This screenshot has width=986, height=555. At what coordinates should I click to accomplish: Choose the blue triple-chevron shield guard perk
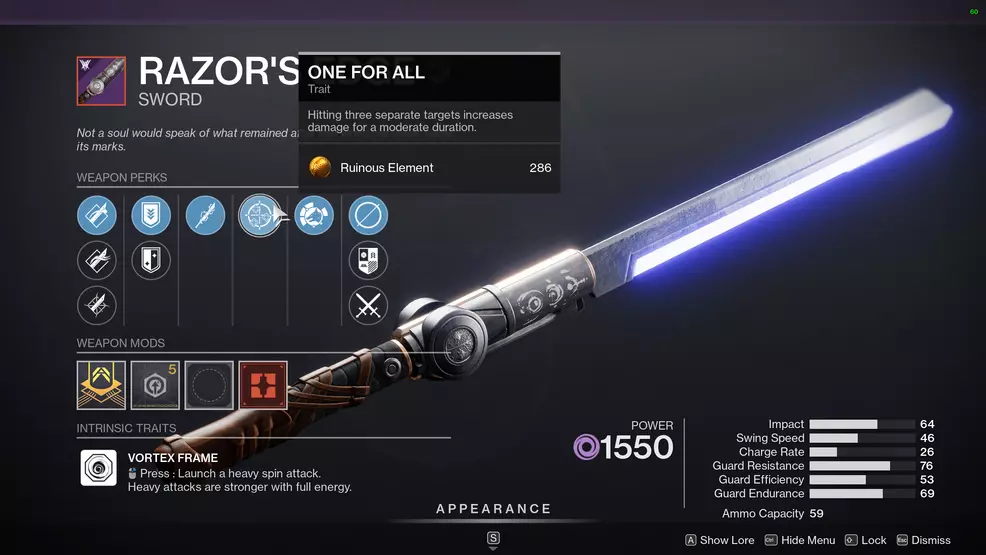pyautogui.click(x=151, y=215)
